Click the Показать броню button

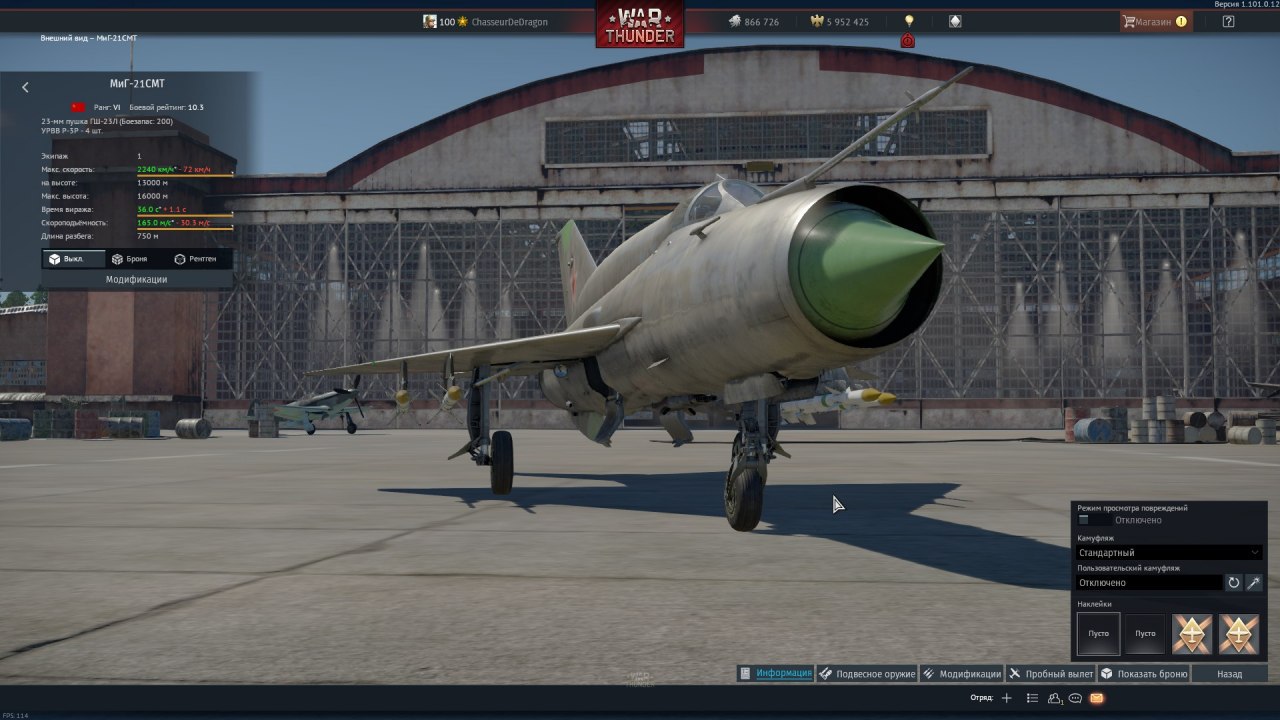[x=1144, y=673]
